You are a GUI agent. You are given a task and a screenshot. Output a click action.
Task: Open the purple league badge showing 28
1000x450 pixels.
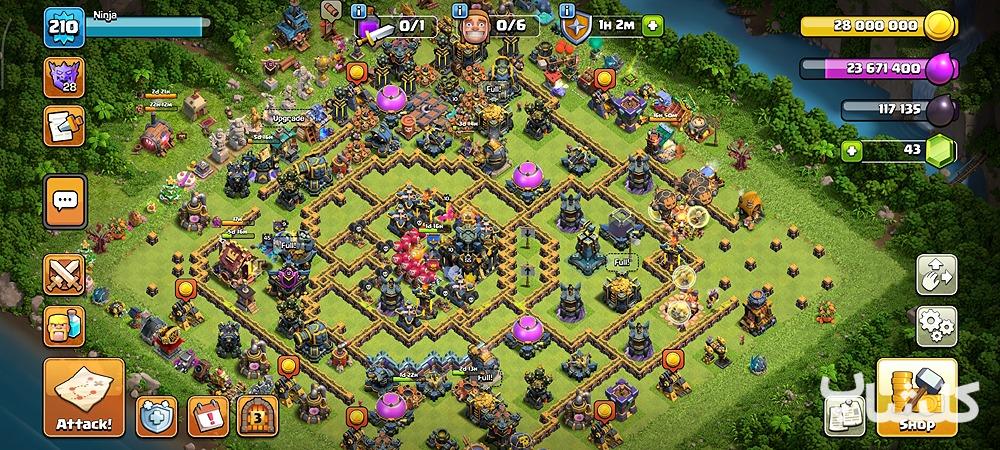point(64,78)
